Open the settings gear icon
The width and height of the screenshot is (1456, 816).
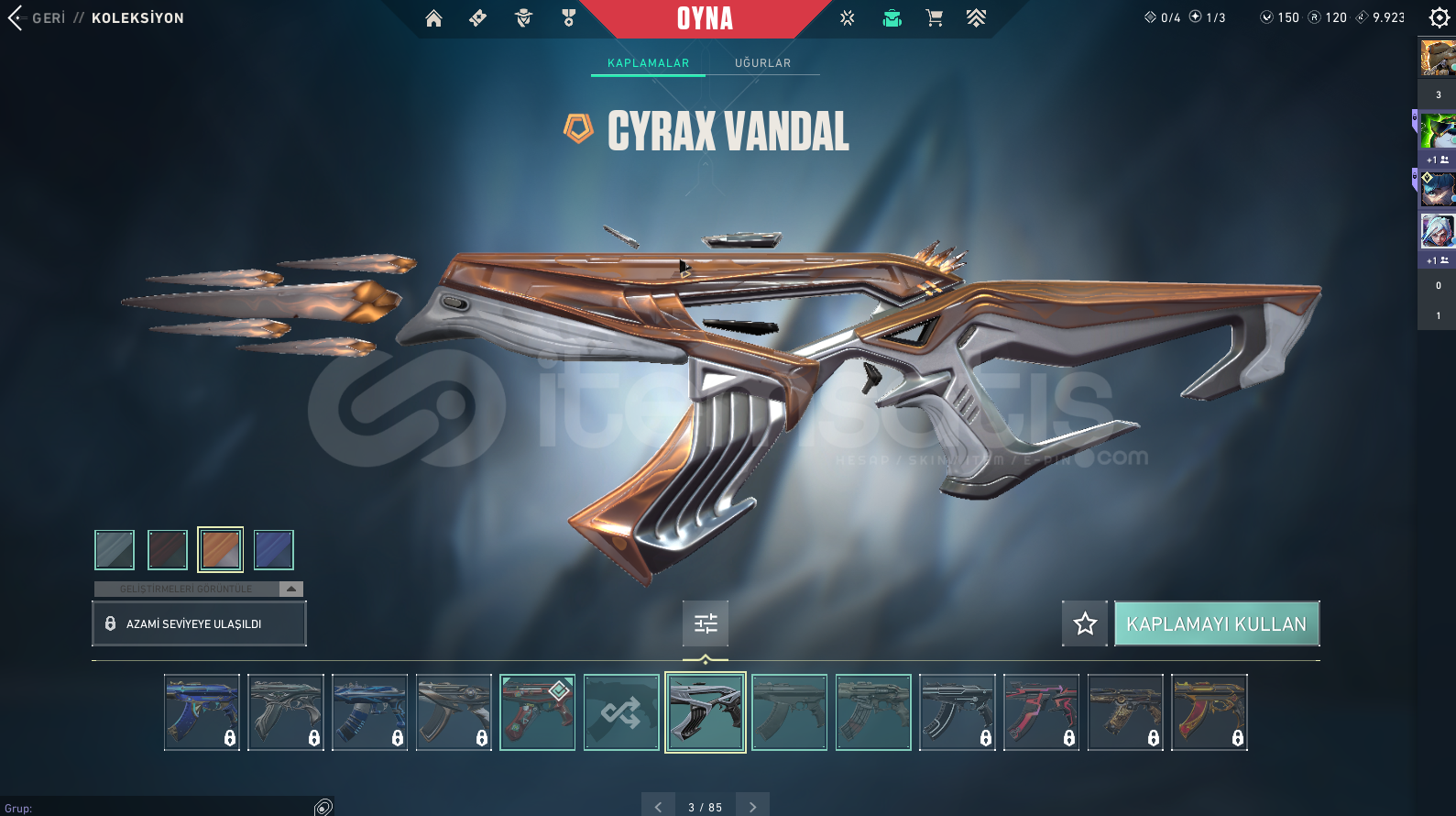tap(1439, 17)
